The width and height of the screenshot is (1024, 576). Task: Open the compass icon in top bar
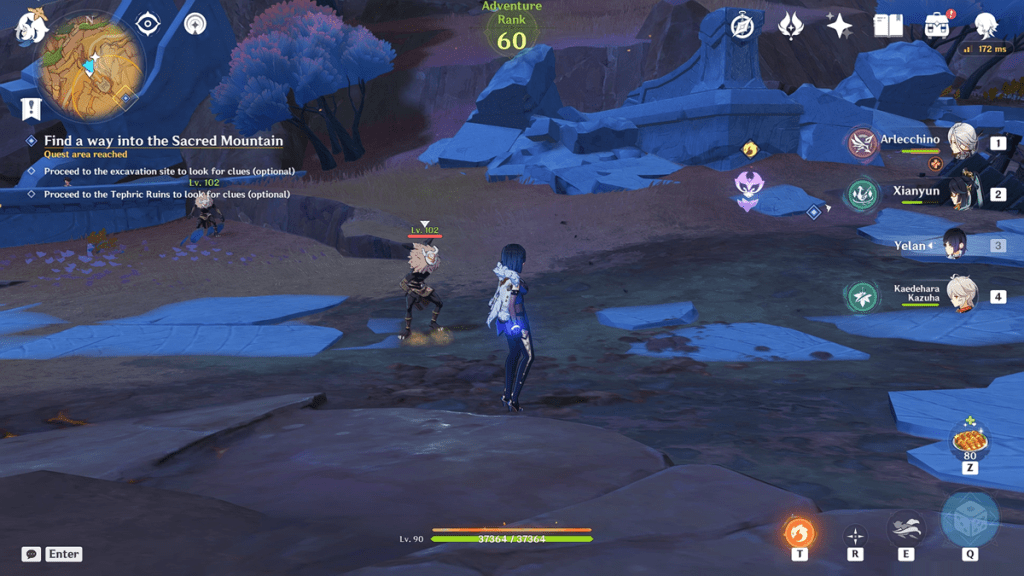[x=742, y=26]
